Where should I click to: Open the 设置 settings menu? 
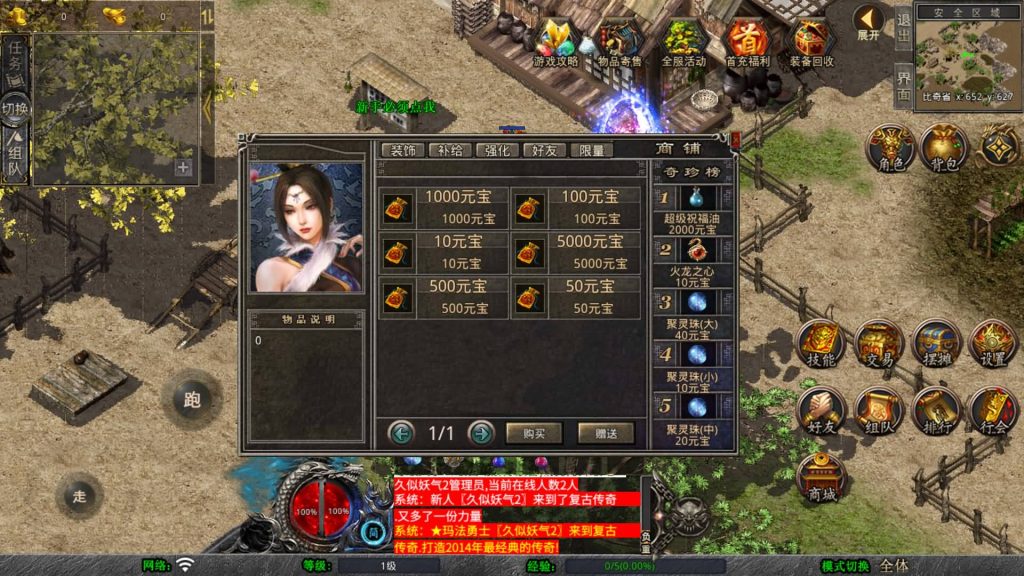click(x=994, y=344)
